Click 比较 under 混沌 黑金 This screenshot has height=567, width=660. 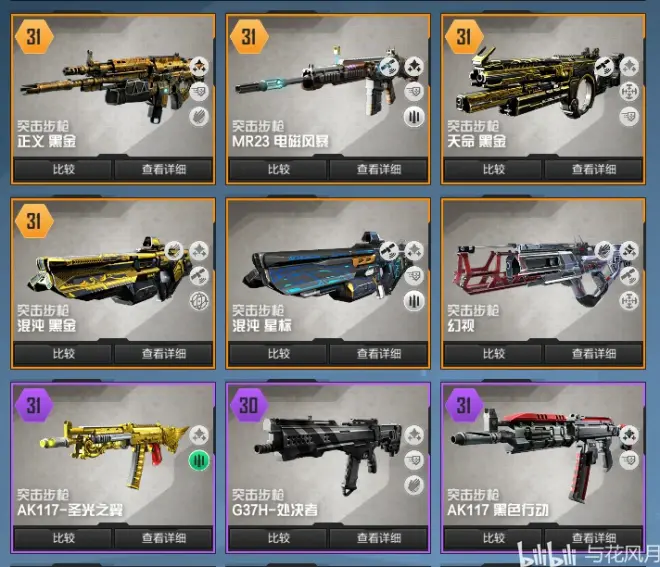point(63,353)
